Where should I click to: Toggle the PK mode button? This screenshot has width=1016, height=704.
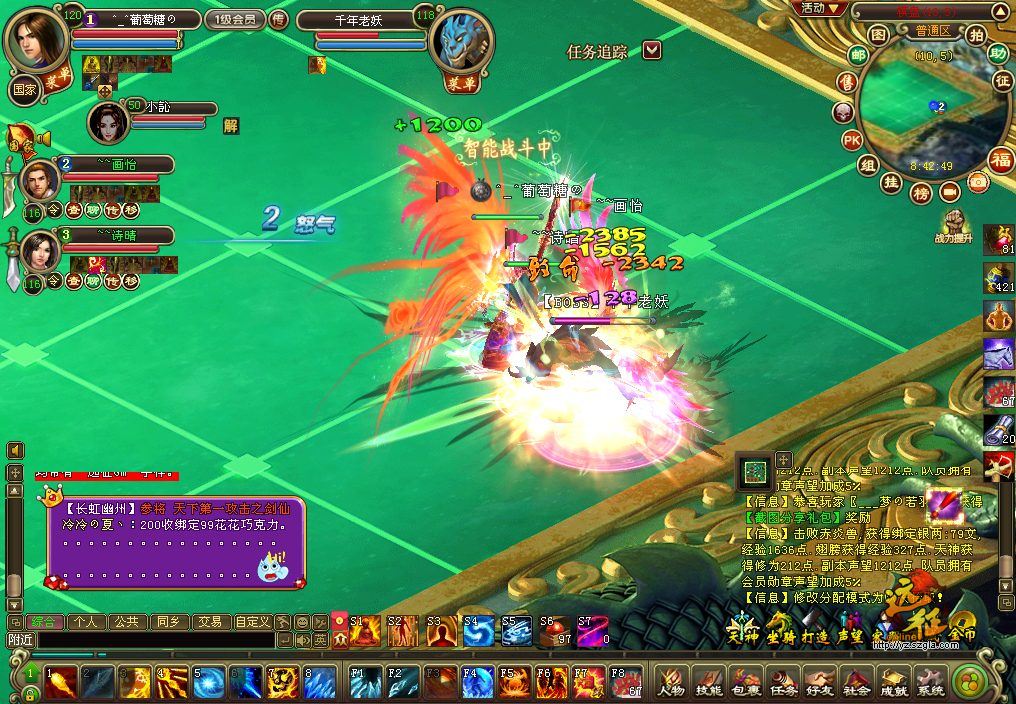[x=851, y=140]
